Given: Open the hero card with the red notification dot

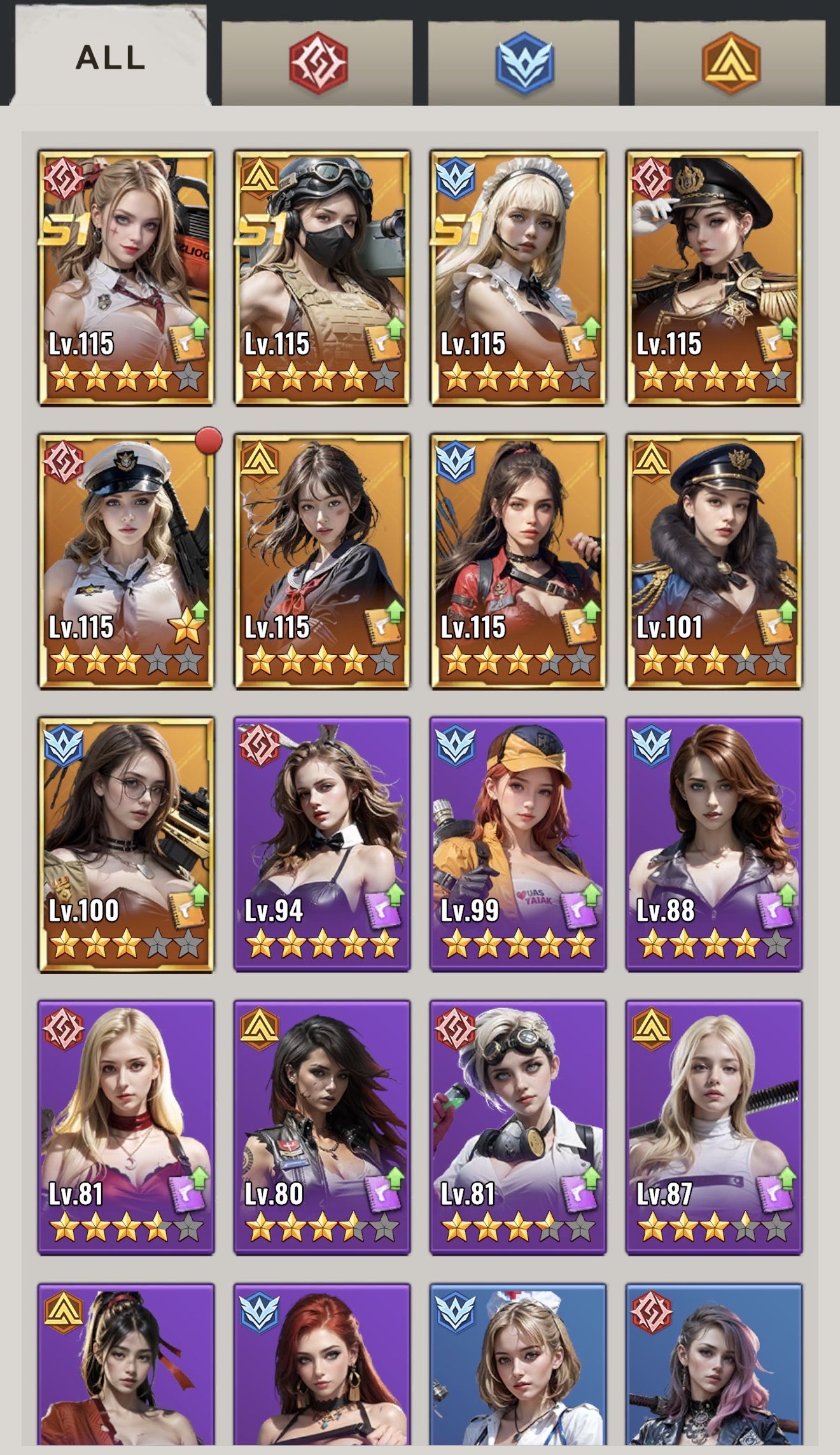Looking at the screenshot, I should click(126, 561).
